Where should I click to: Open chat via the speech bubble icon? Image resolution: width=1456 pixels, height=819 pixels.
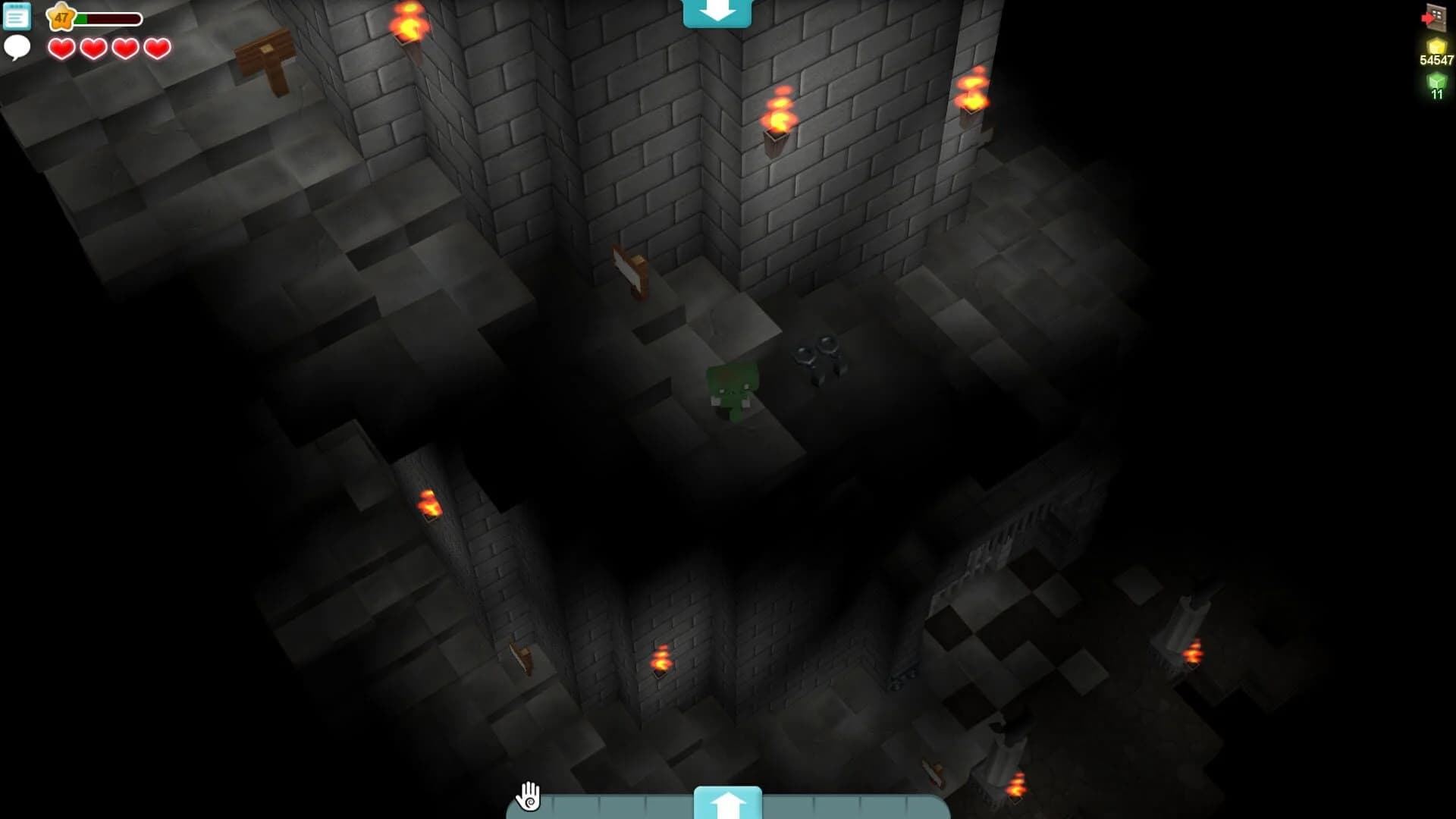tap(17, 48)
